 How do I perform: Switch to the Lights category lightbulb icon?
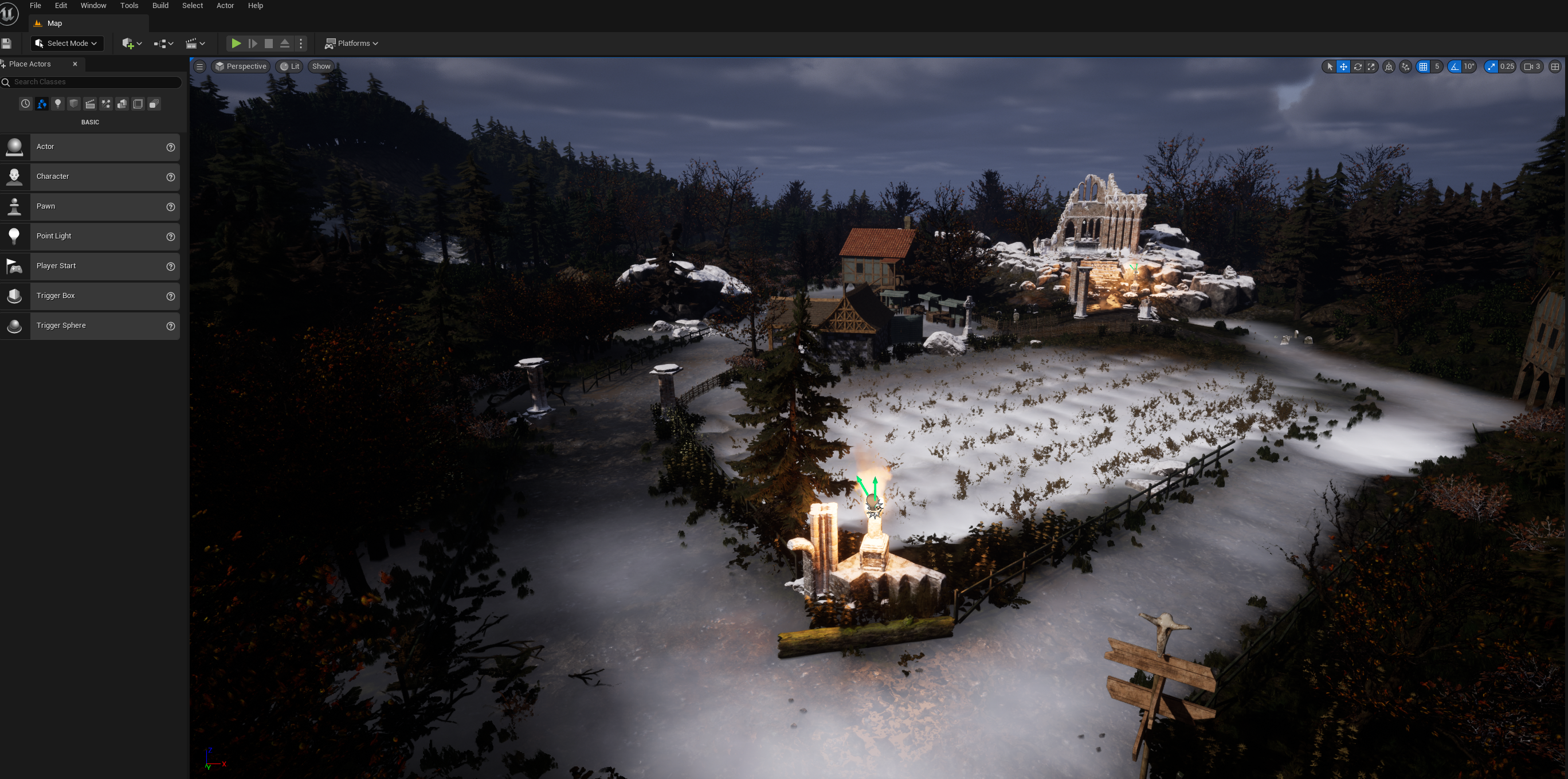pos(58,104)
